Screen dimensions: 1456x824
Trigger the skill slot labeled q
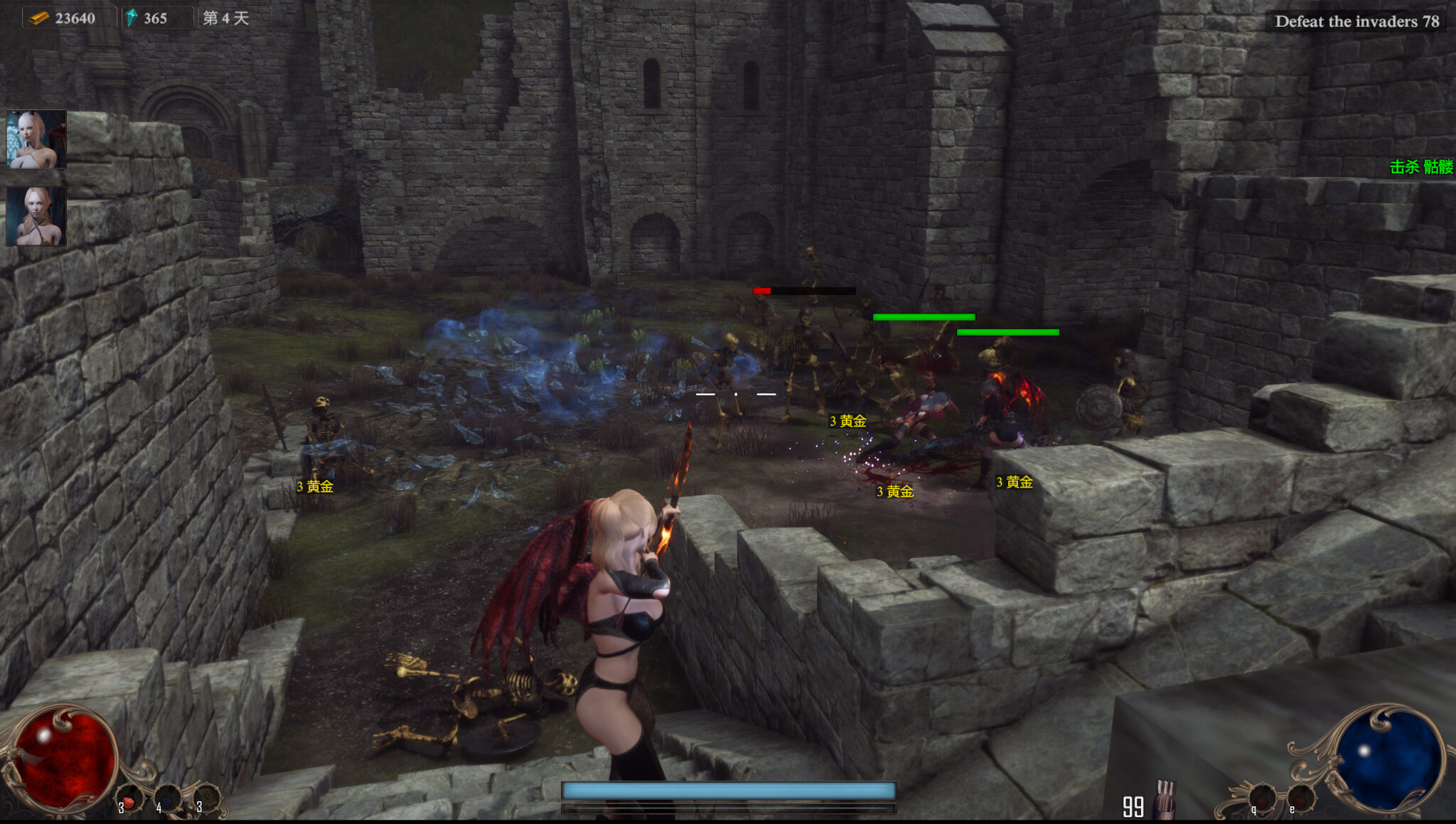(1261, 798)
